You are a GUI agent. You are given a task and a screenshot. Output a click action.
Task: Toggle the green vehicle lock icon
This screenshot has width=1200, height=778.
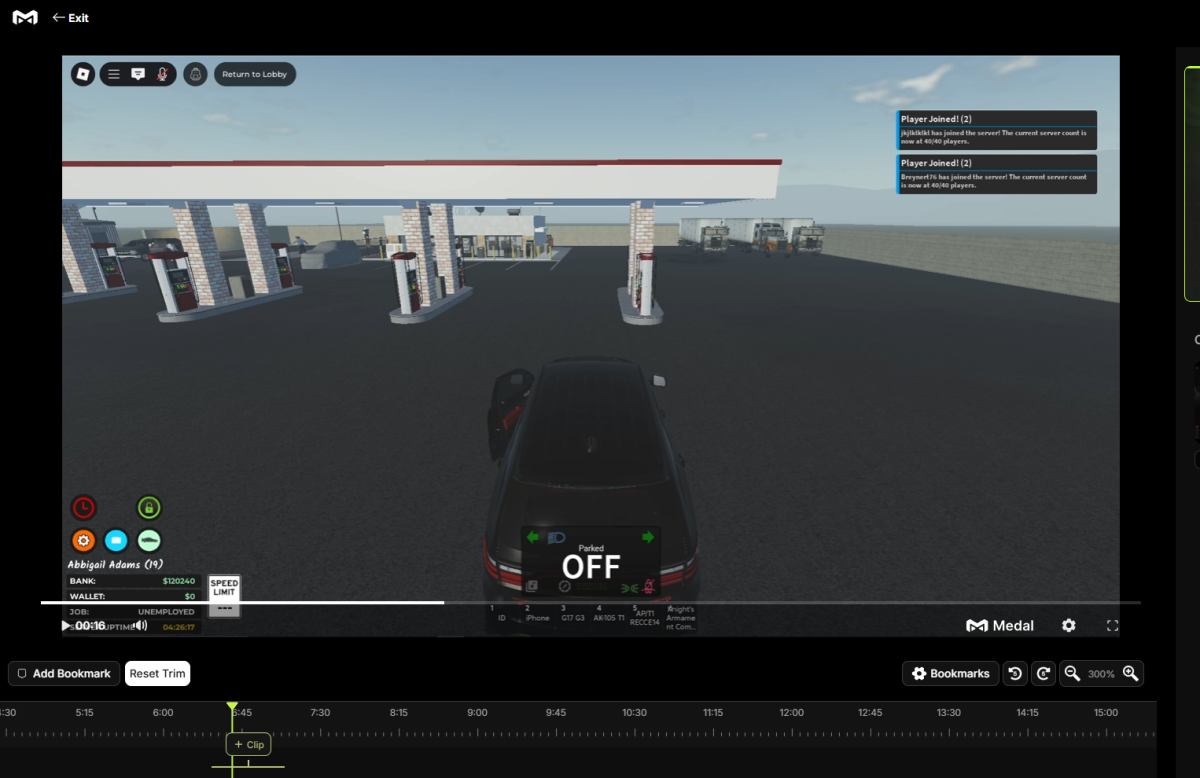pos(149,508)
